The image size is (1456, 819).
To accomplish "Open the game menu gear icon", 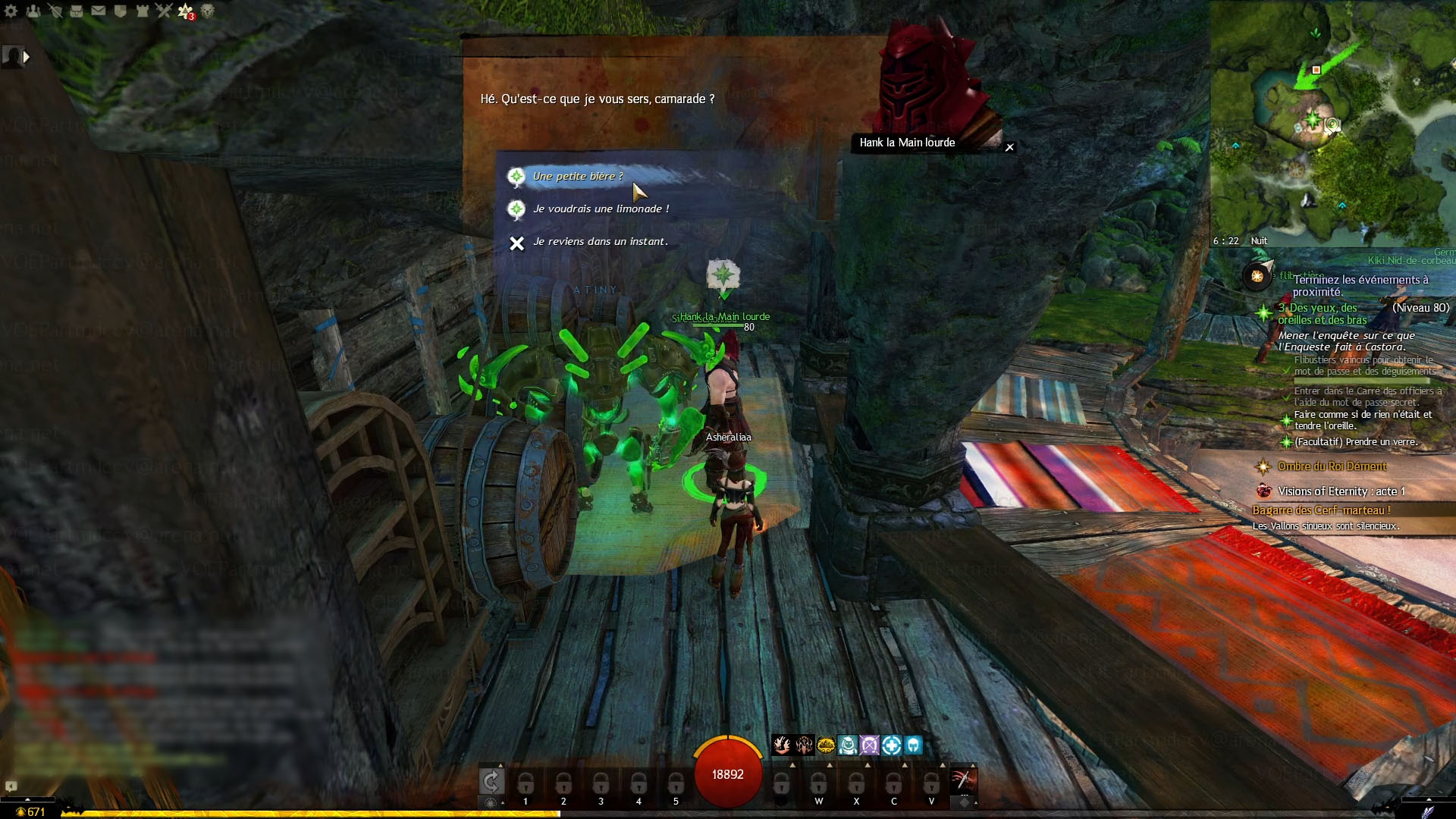I will 11,11.
